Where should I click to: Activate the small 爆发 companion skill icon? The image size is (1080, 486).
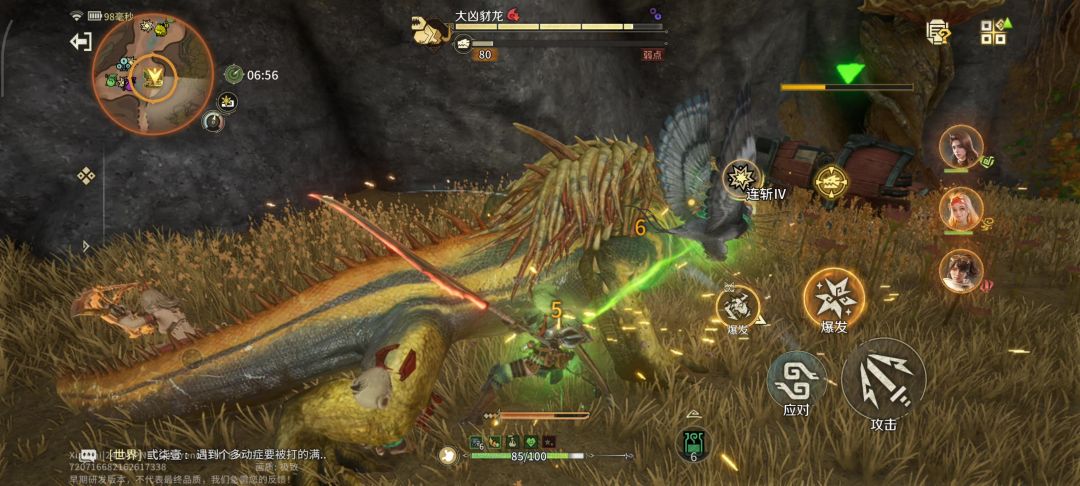737,305
